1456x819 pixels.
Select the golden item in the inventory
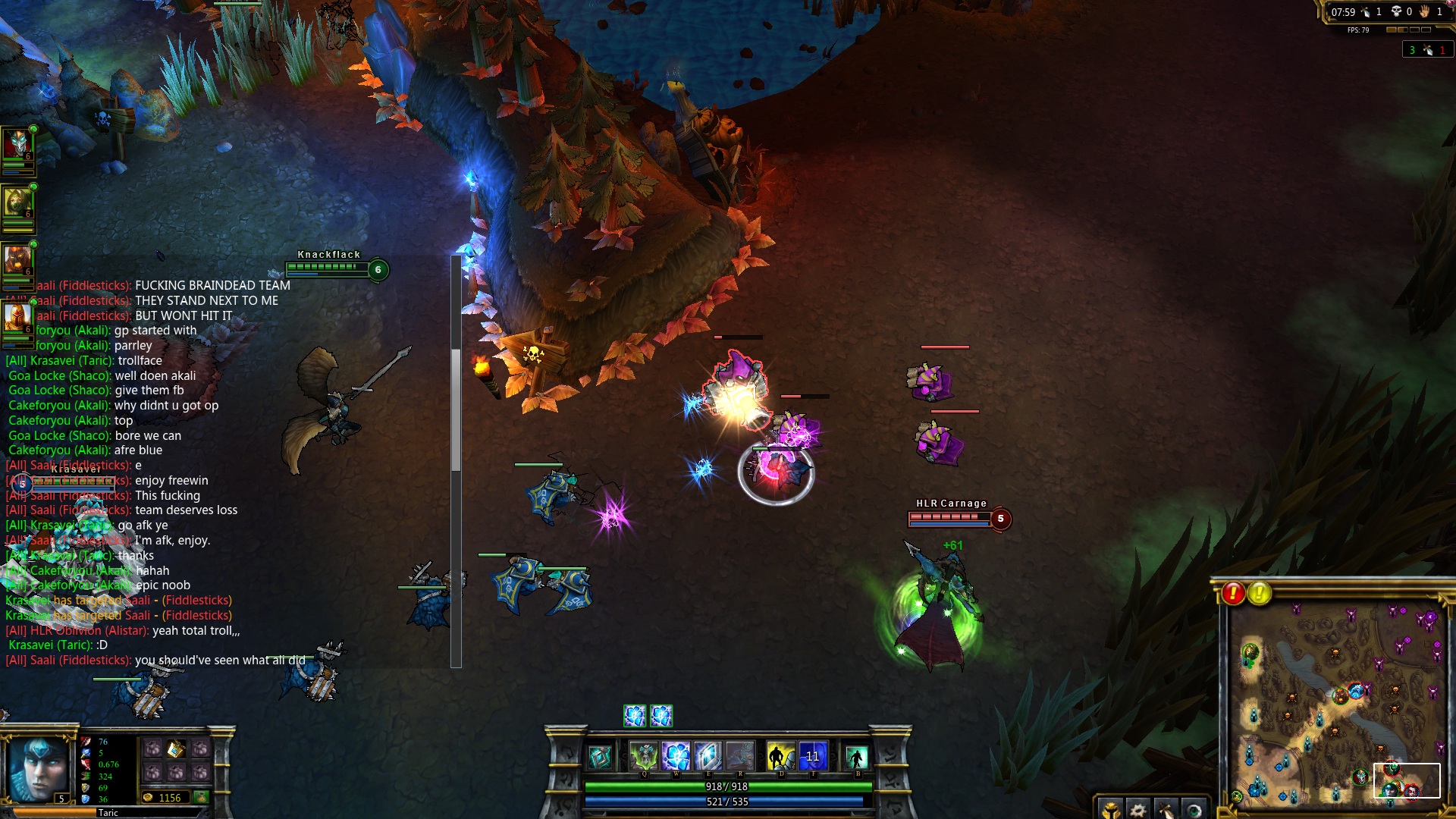tap(176, 749)
